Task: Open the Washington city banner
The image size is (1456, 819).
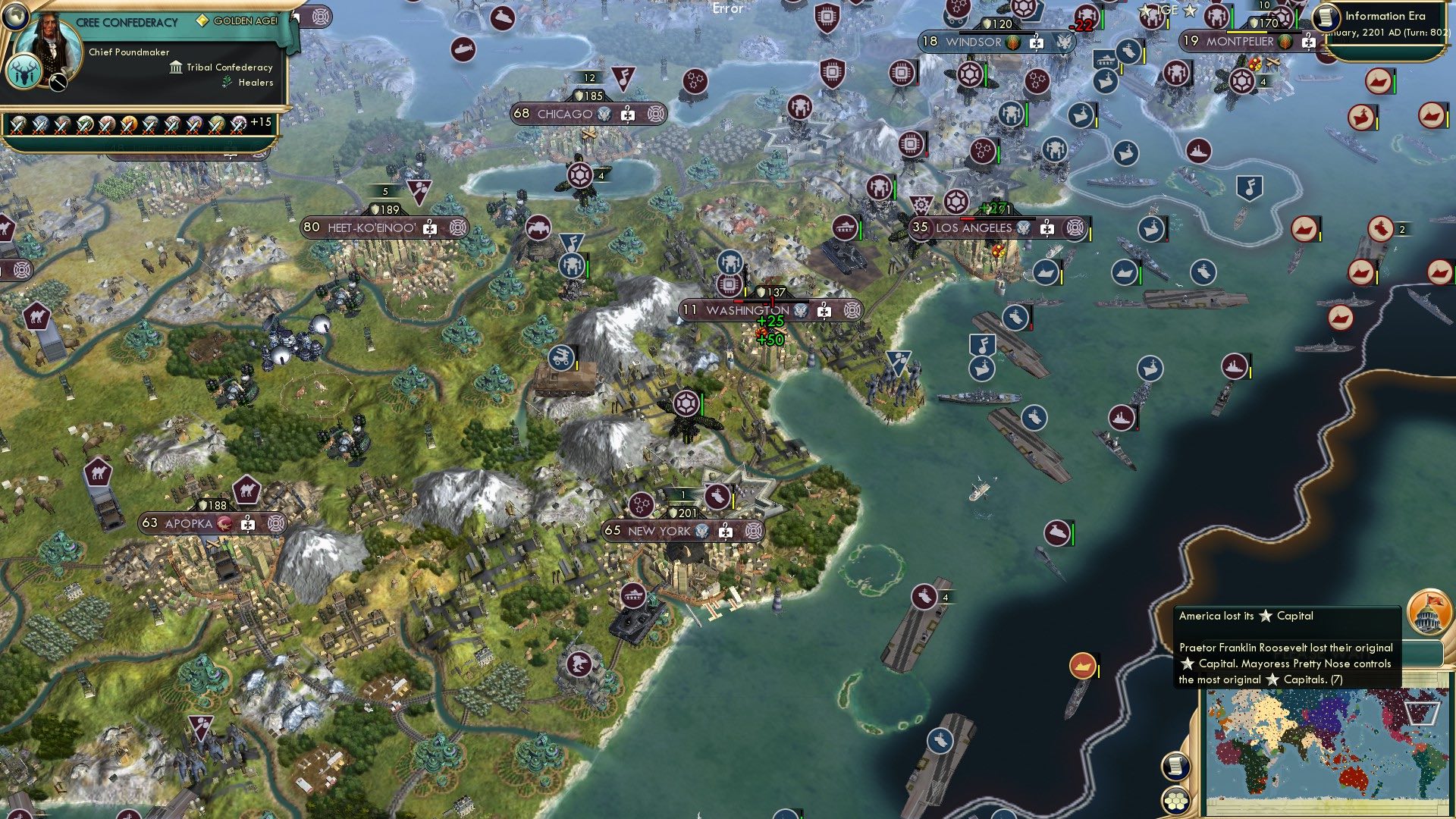Action: [x=747, y=310]
